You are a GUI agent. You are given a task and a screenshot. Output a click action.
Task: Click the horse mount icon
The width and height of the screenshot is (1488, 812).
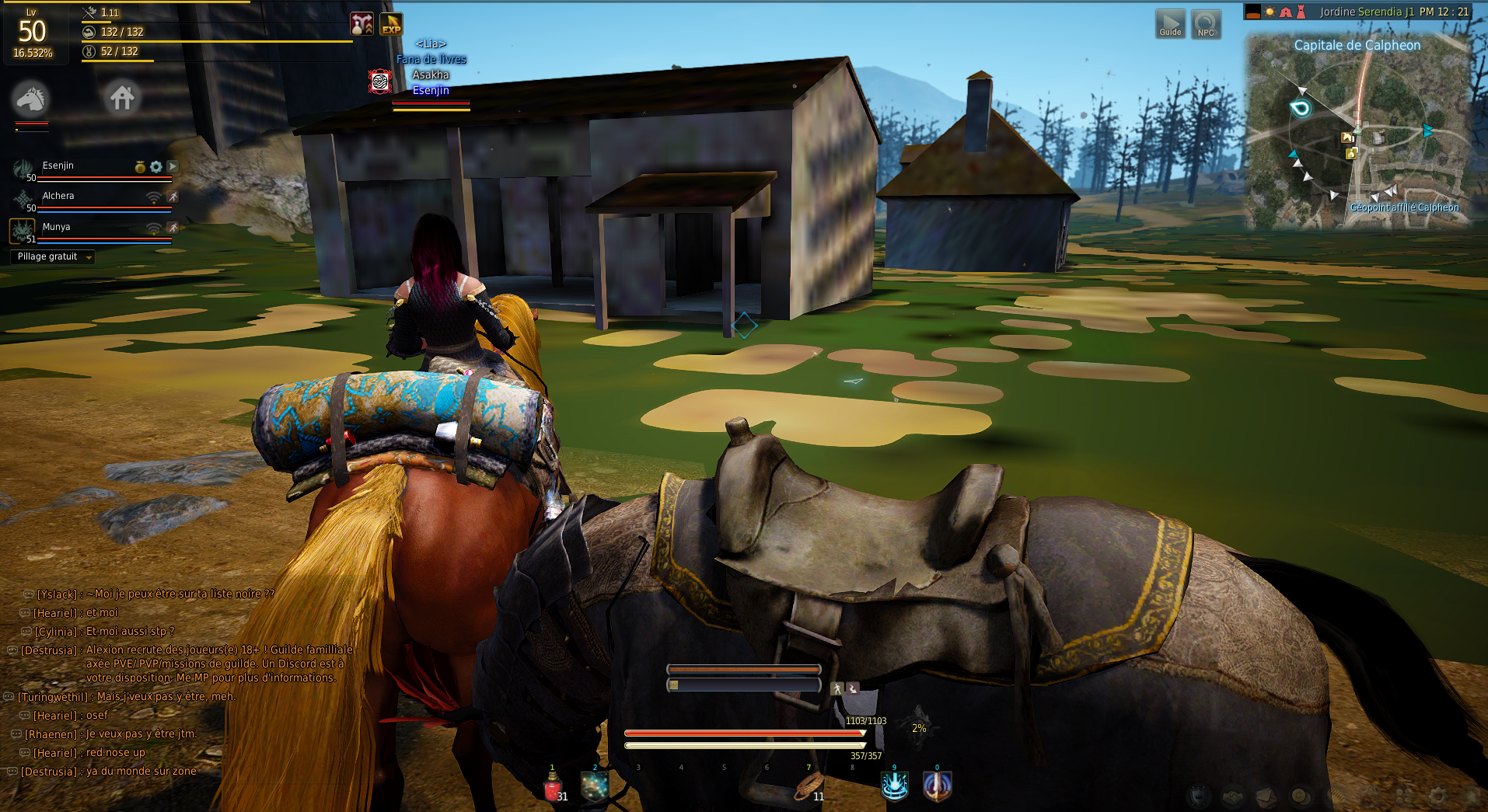31,99
